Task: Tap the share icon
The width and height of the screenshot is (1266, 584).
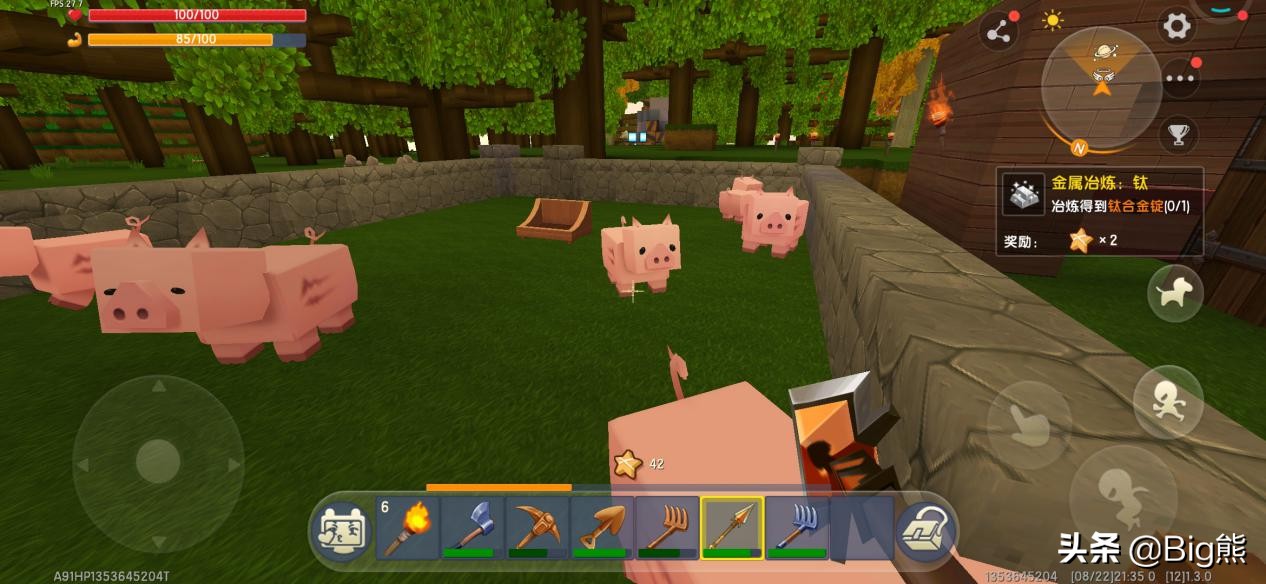Action: (998, 33)
